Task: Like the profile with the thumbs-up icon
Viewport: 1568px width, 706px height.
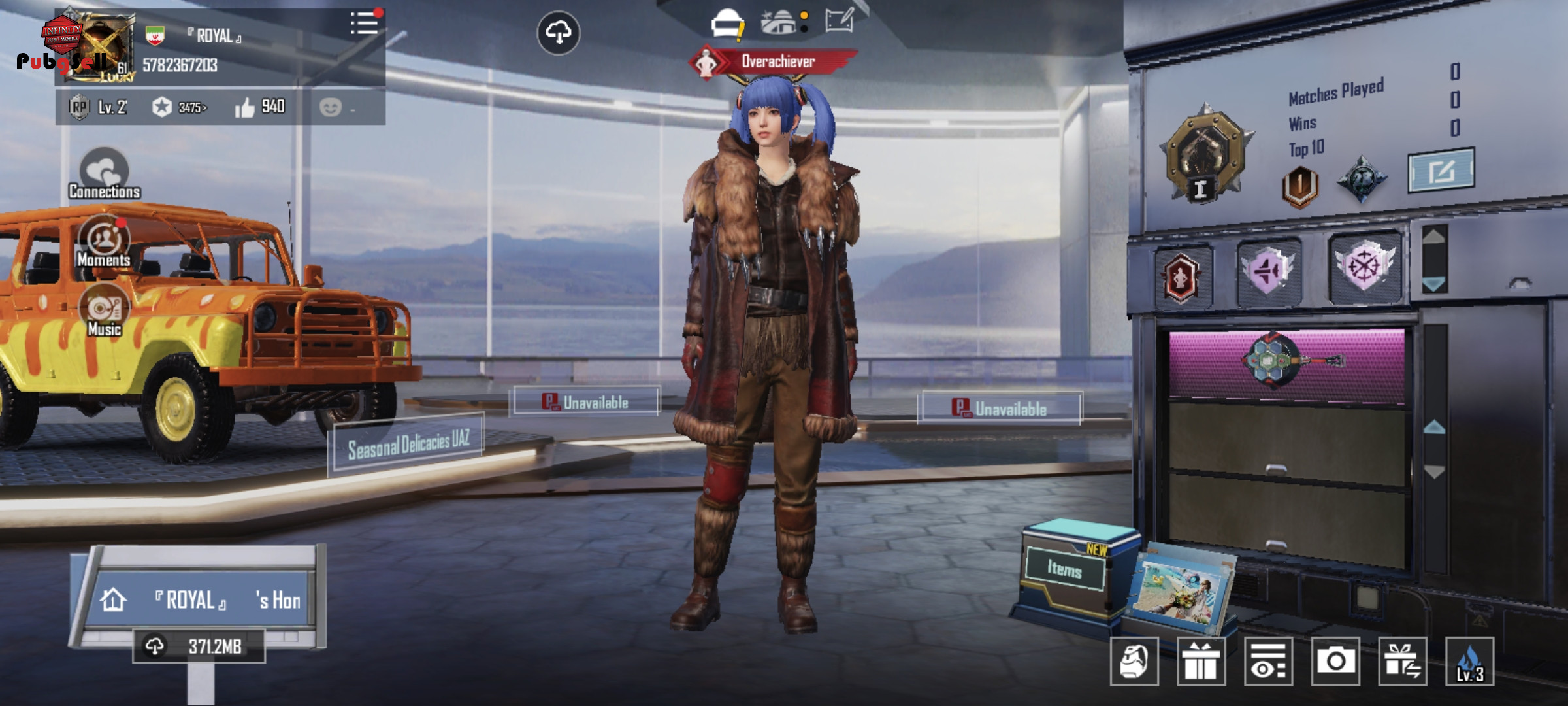Action: click(245, 107)
